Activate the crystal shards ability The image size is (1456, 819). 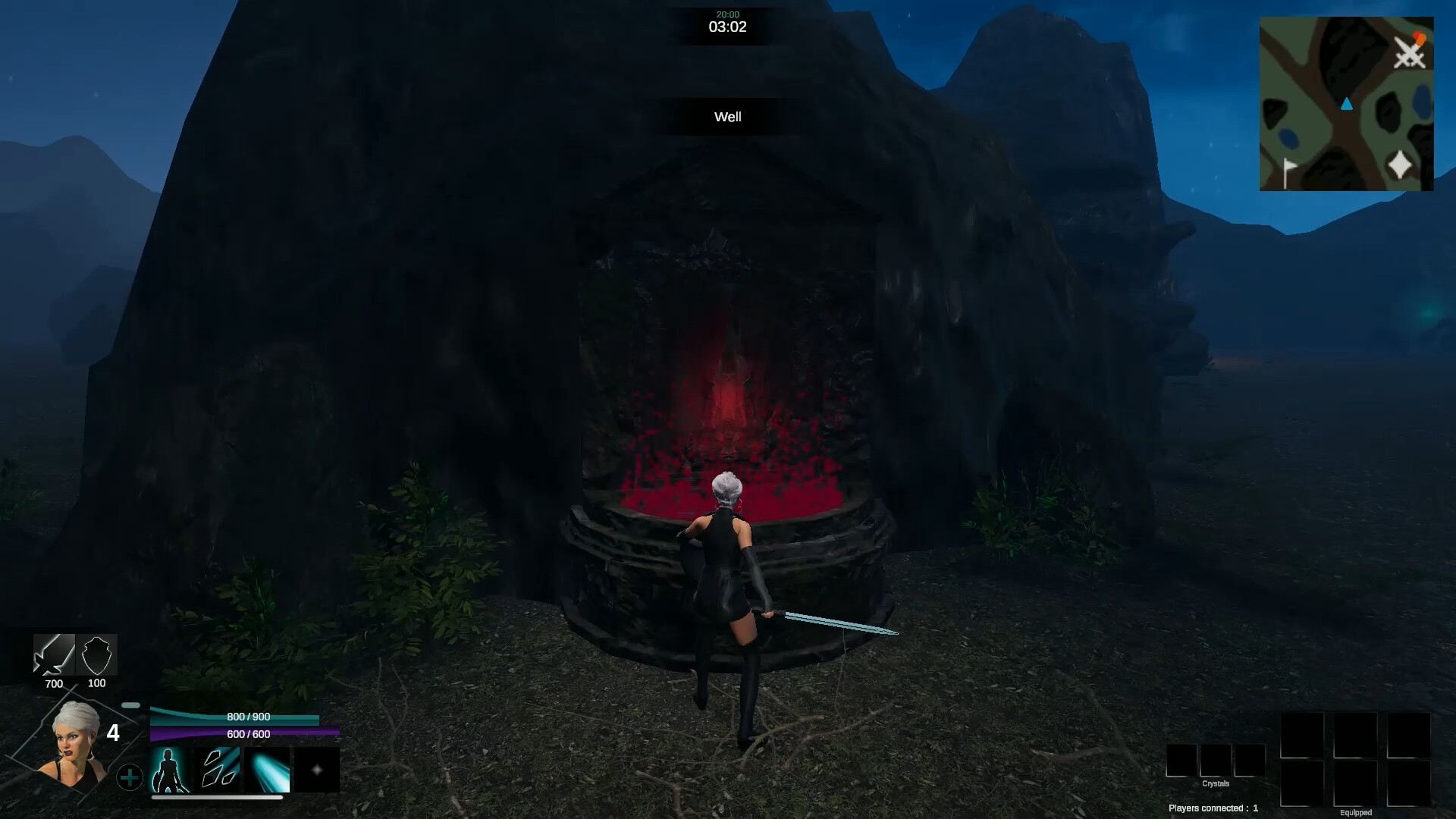(x=218, y=770)
